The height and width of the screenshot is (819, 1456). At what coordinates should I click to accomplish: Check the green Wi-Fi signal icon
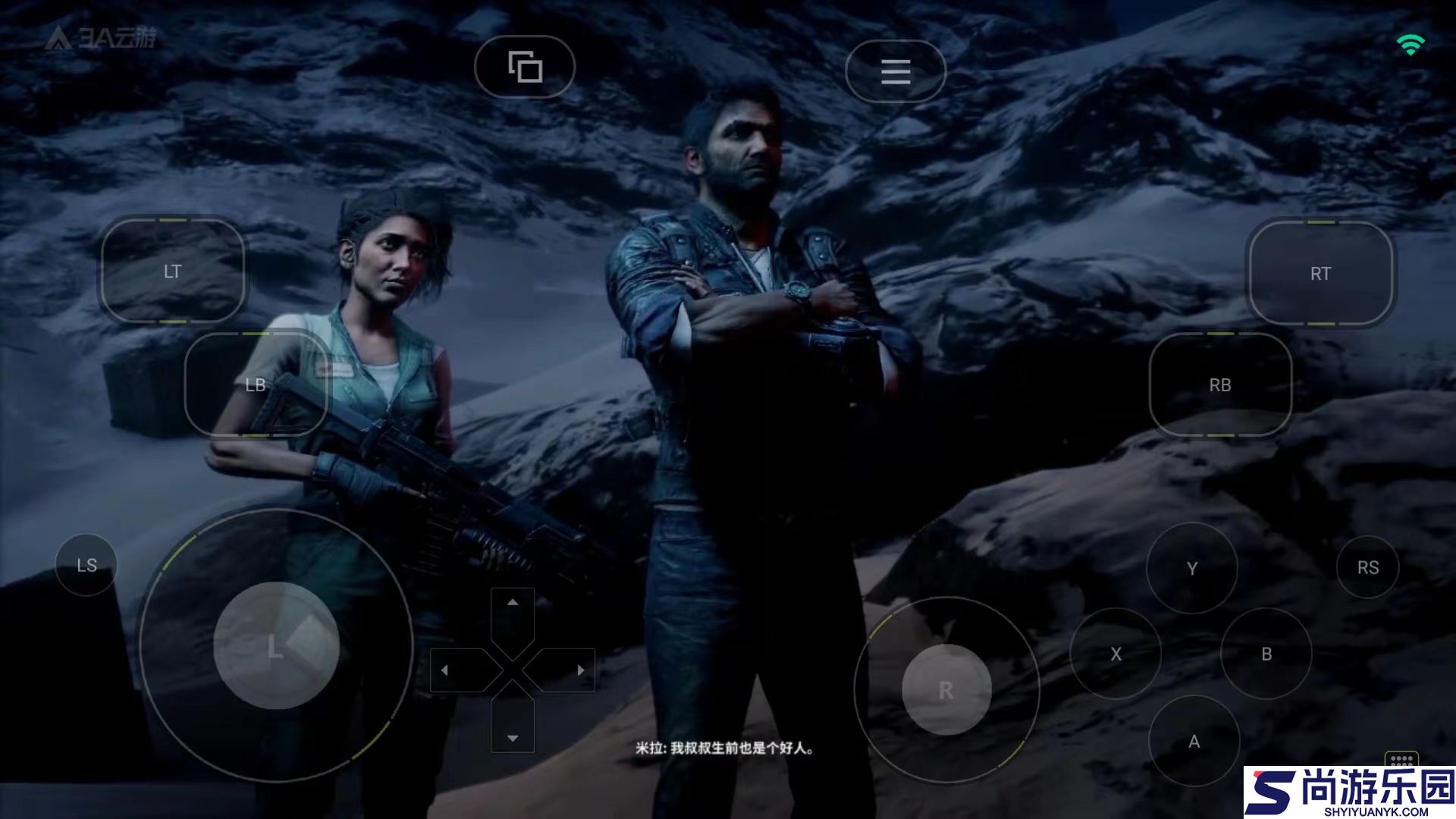(1410, 45)
